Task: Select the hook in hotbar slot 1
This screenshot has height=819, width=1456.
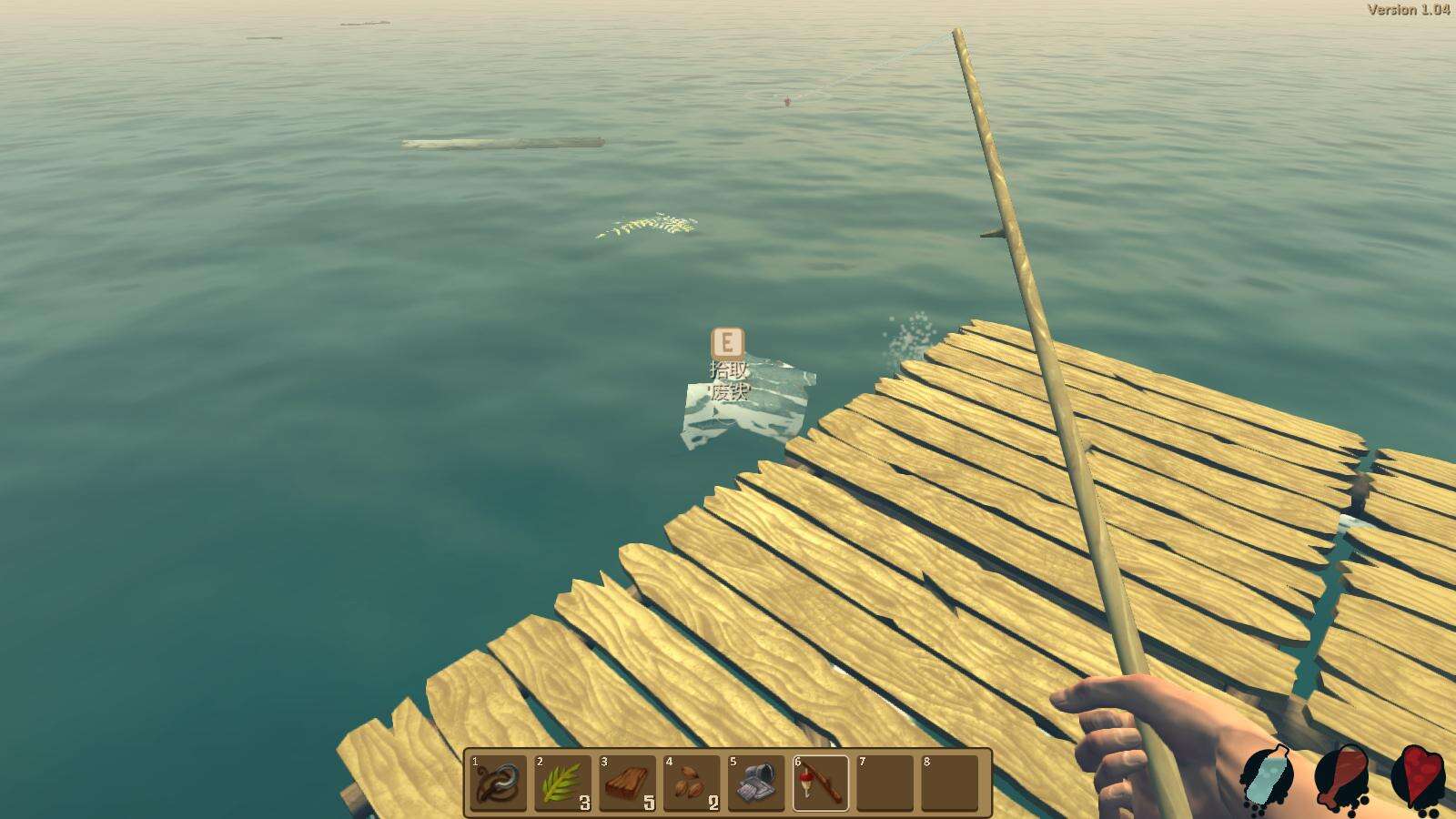Action: [x=499, y=783]
